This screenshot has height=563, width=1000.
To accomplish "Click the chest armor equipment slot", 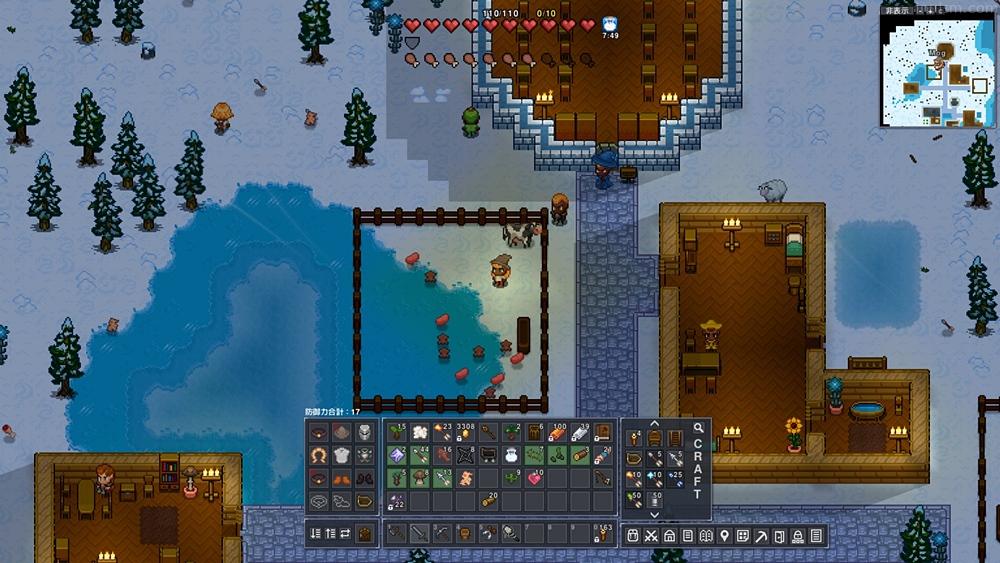I will coord(343,455).
